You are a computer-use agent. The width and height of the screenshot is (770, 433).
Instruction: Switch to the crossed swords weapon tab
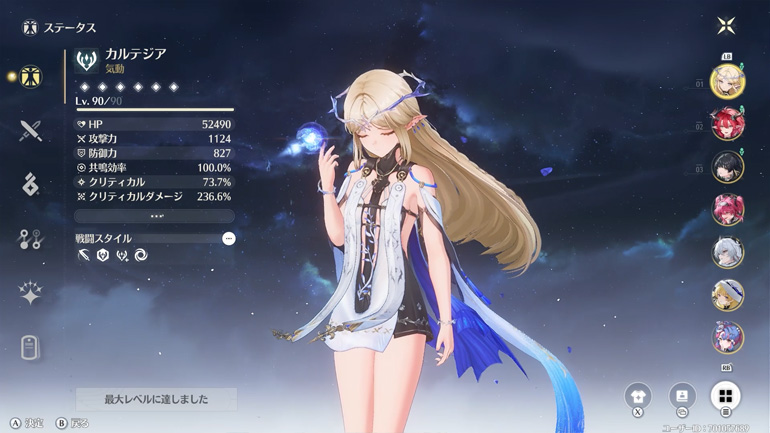pos(30,130)
